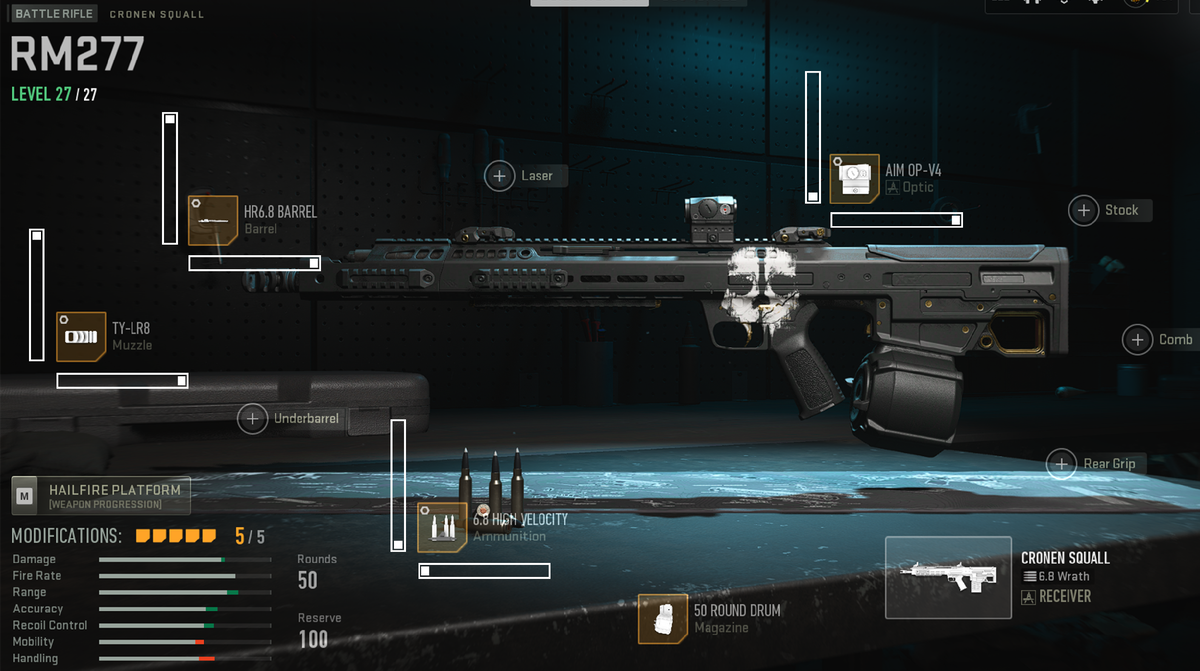The image size is (1200, 671).
Task: View Hailfire Platform weapon progression
Action: coord(100,495)
